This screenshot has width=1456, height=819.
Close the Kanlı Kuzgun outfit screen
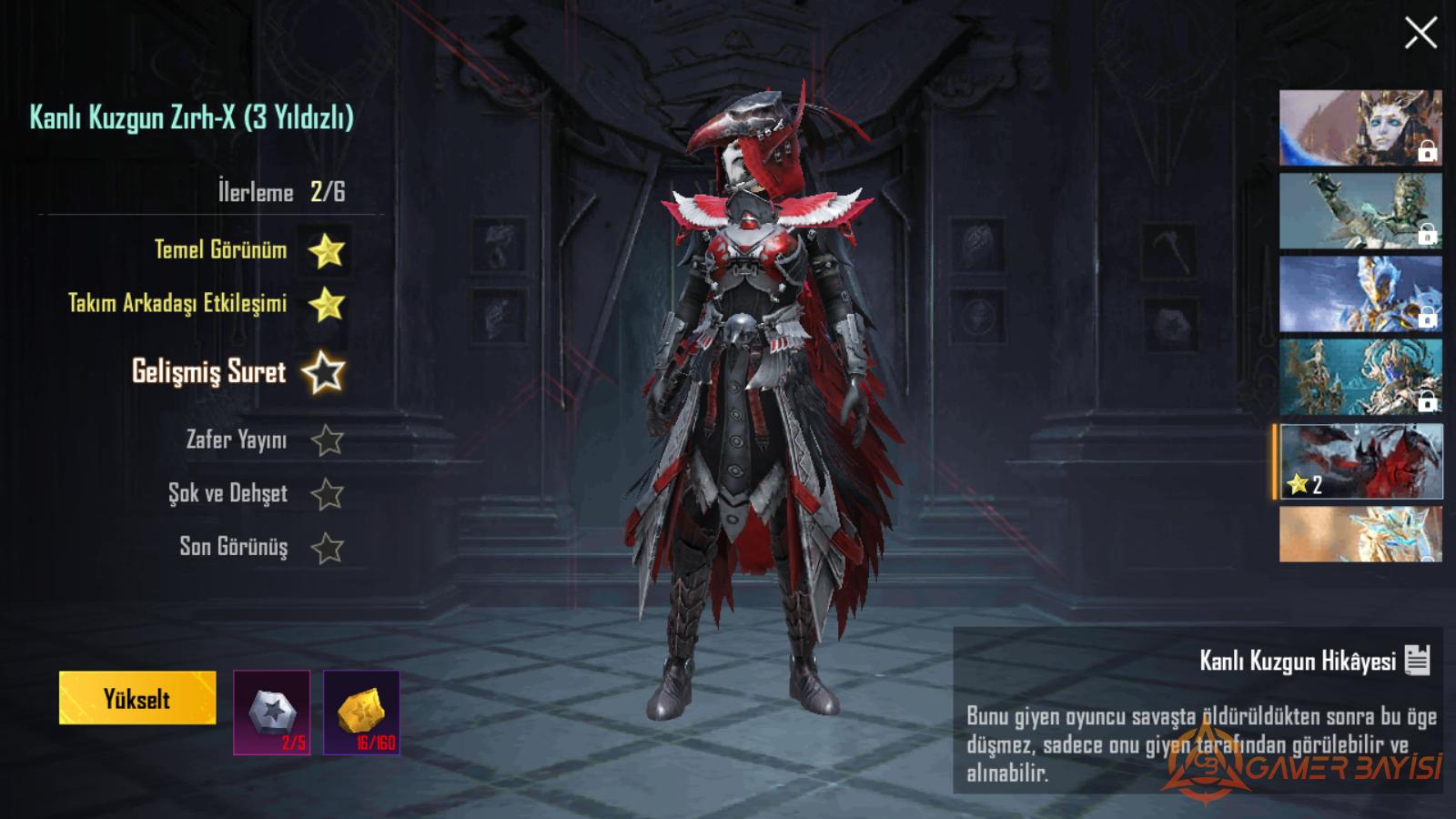coord(1420,34)
